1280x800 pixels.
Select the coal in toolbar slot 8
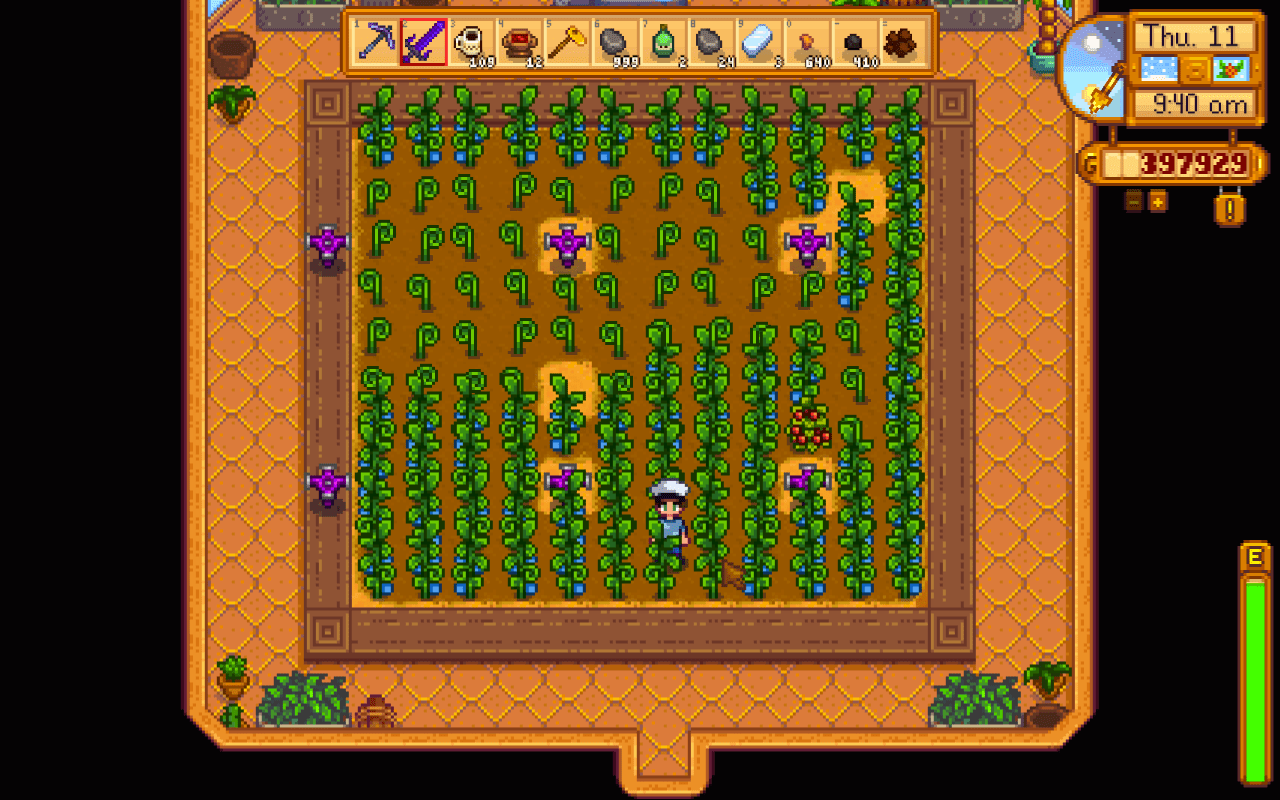point(708,44)
